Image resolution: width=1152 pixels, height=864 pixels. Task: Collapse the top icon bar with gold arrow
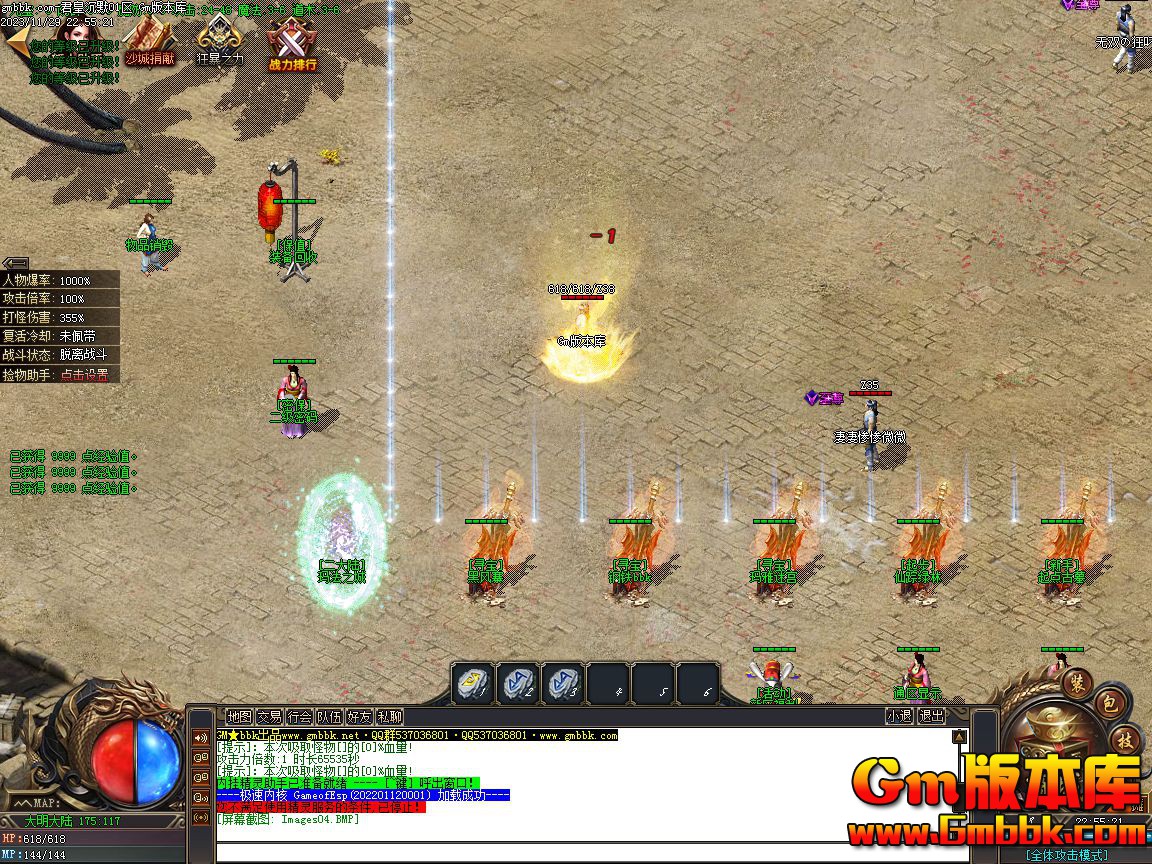coord(15,42)
